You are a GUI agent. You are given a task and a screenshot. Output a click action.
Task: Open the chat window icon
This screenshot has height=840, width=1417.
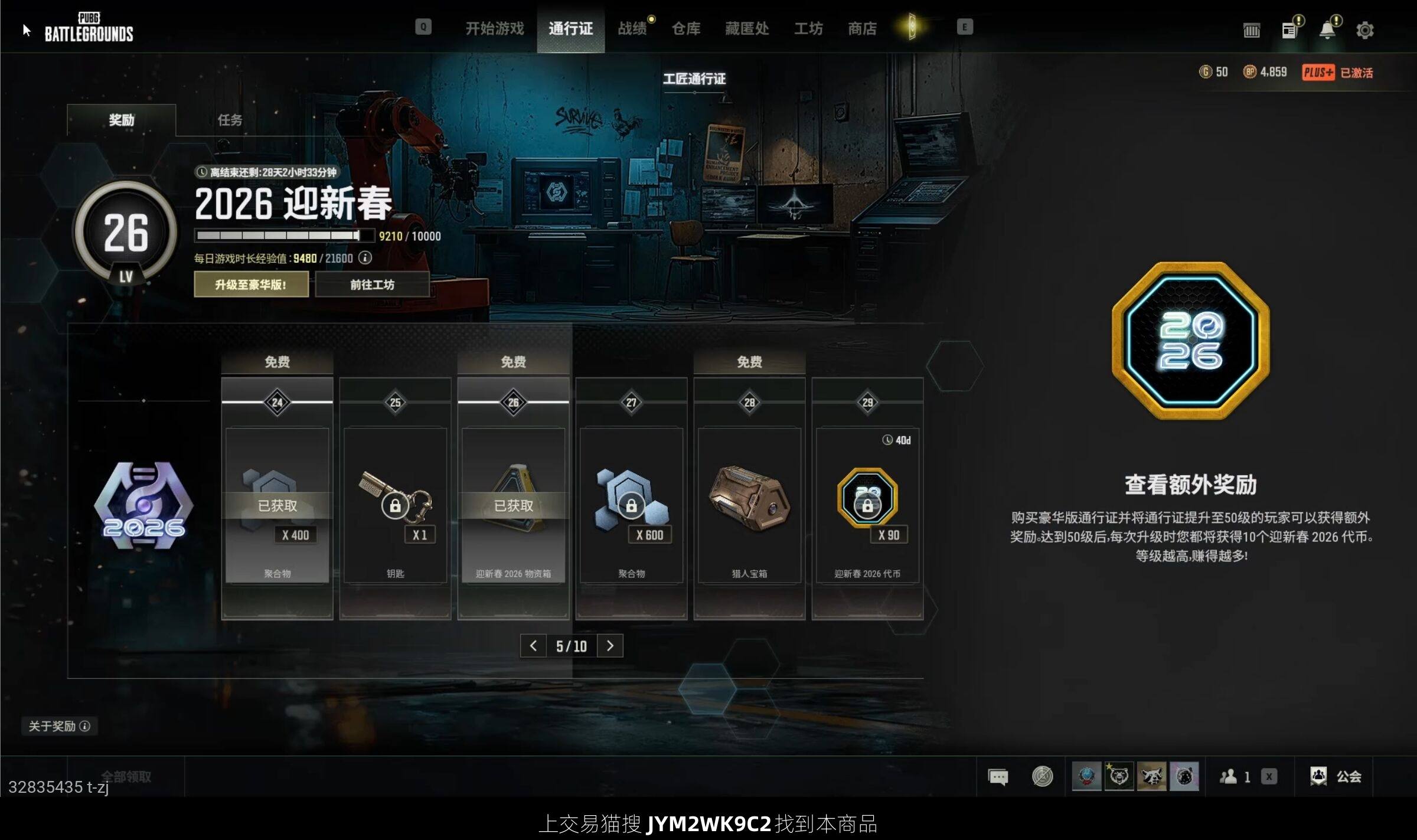(x=998, y=776)
